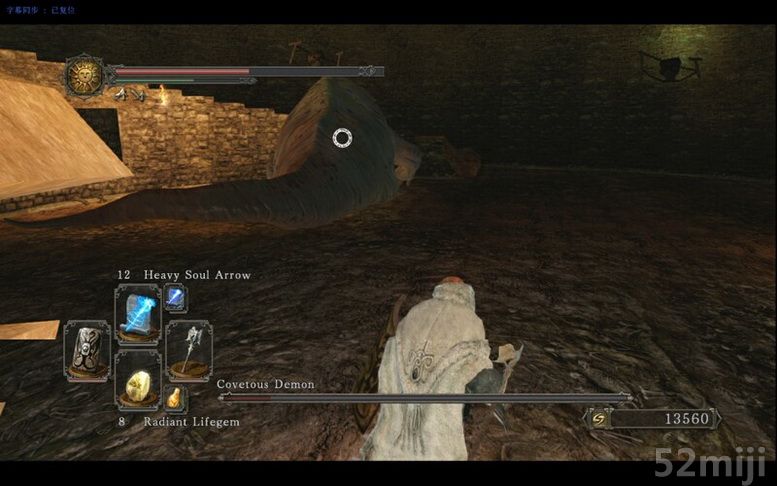Pick the right-hand axe weapon slot

pos(188,350)
